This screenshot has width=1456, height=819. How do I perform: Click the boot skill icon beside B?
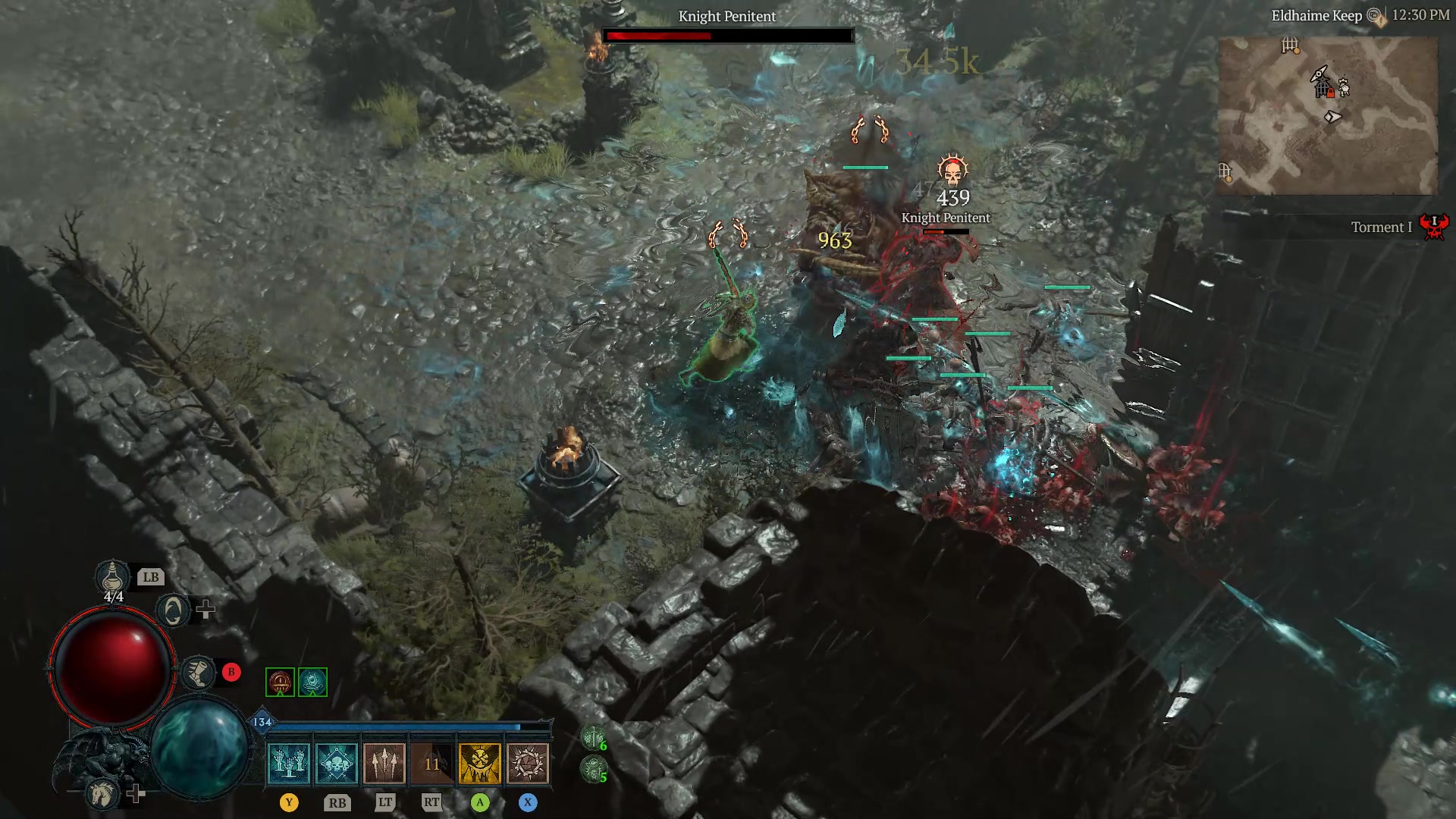coord(200,673)
